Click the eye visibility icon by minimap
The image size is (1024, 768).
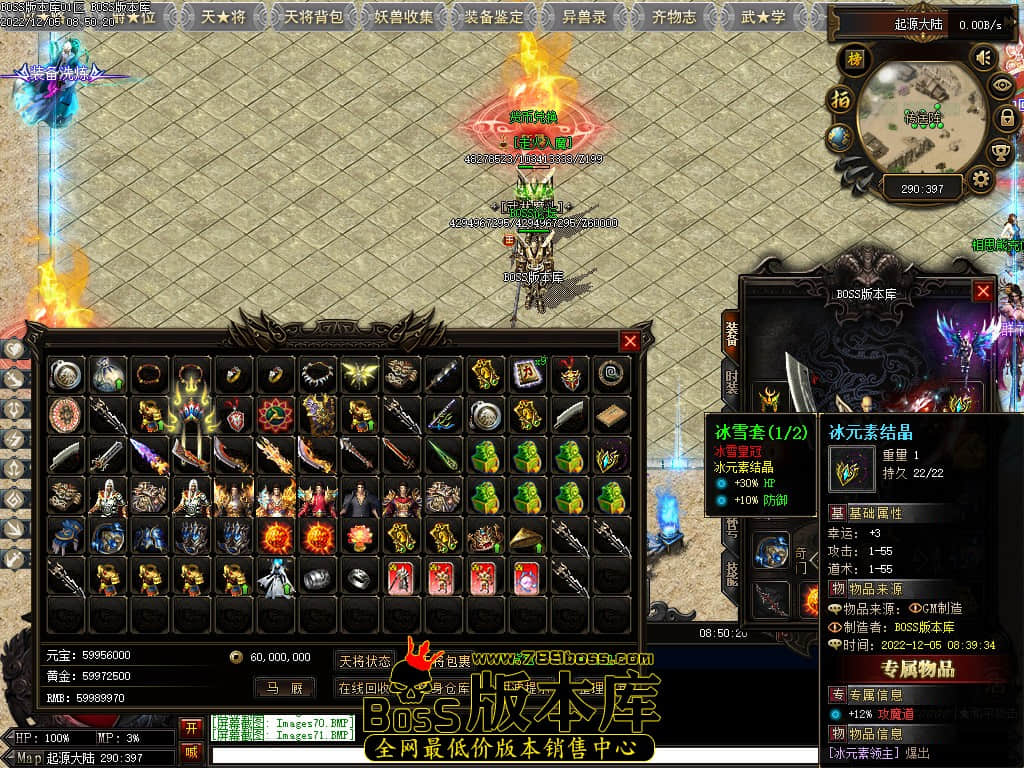(1001, 86)
